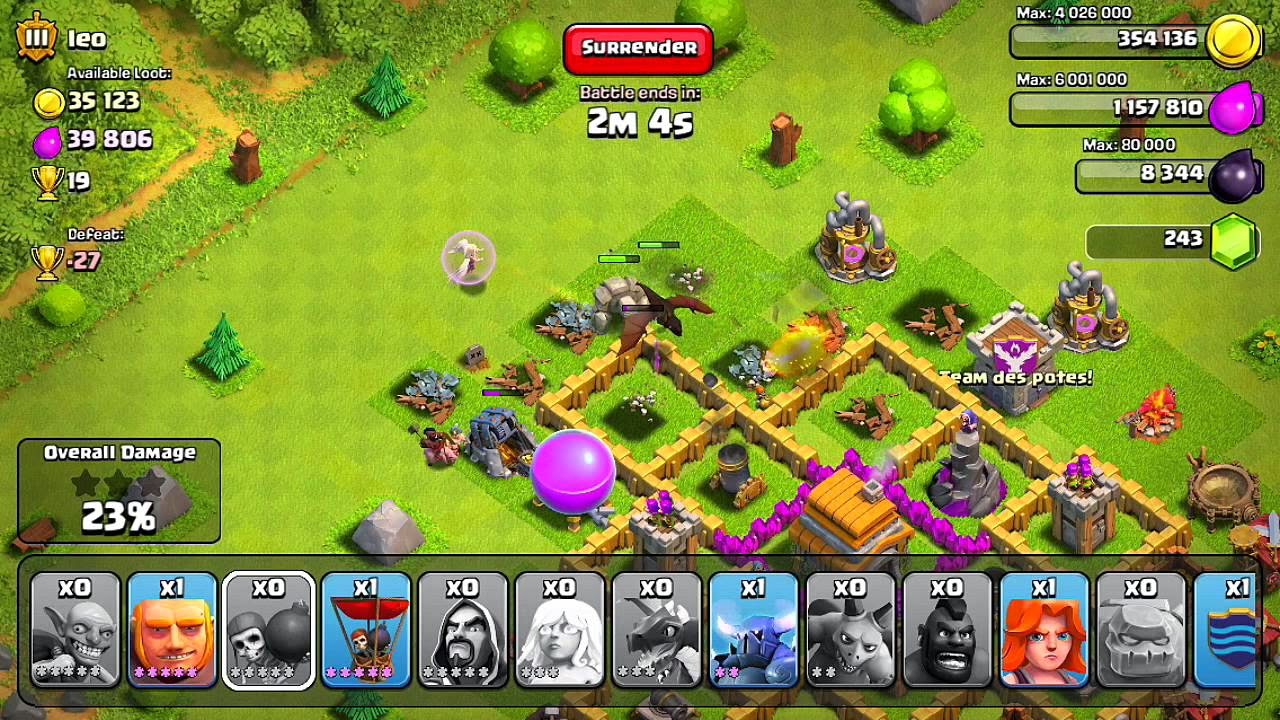Image resolution: width=1280 pixels, height=720 pixels.
Task: Select the Giant troop card
Action: 173,630
